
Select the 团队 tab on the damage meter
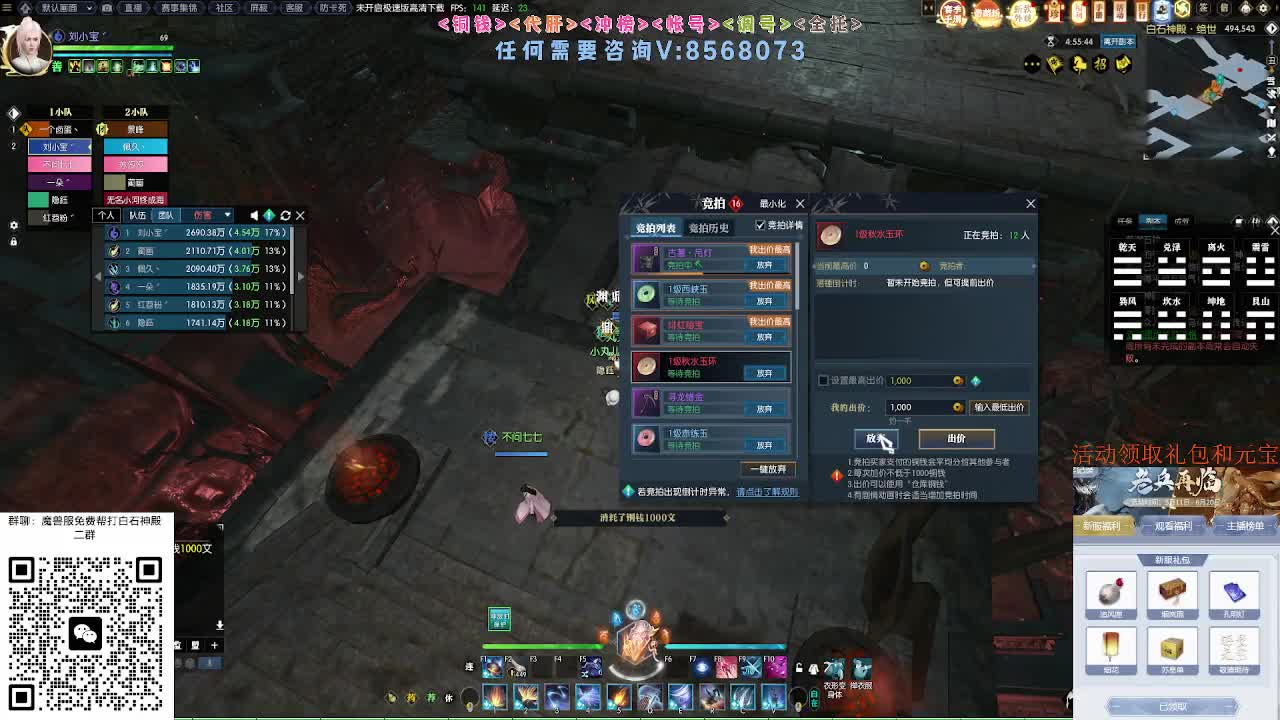tap(166, 216)
